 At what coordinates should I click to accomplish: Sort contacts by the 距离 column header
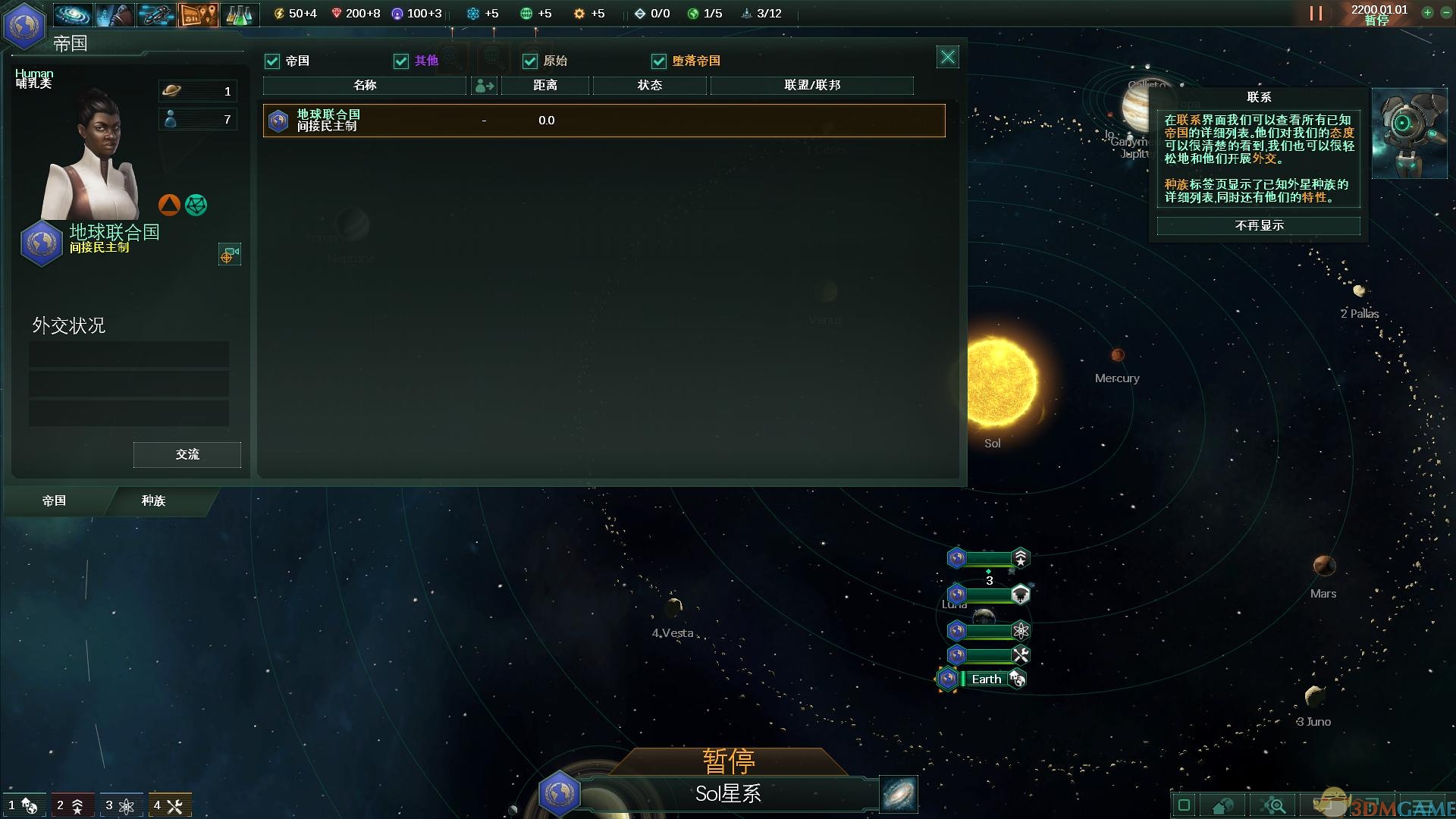point(544,86)
